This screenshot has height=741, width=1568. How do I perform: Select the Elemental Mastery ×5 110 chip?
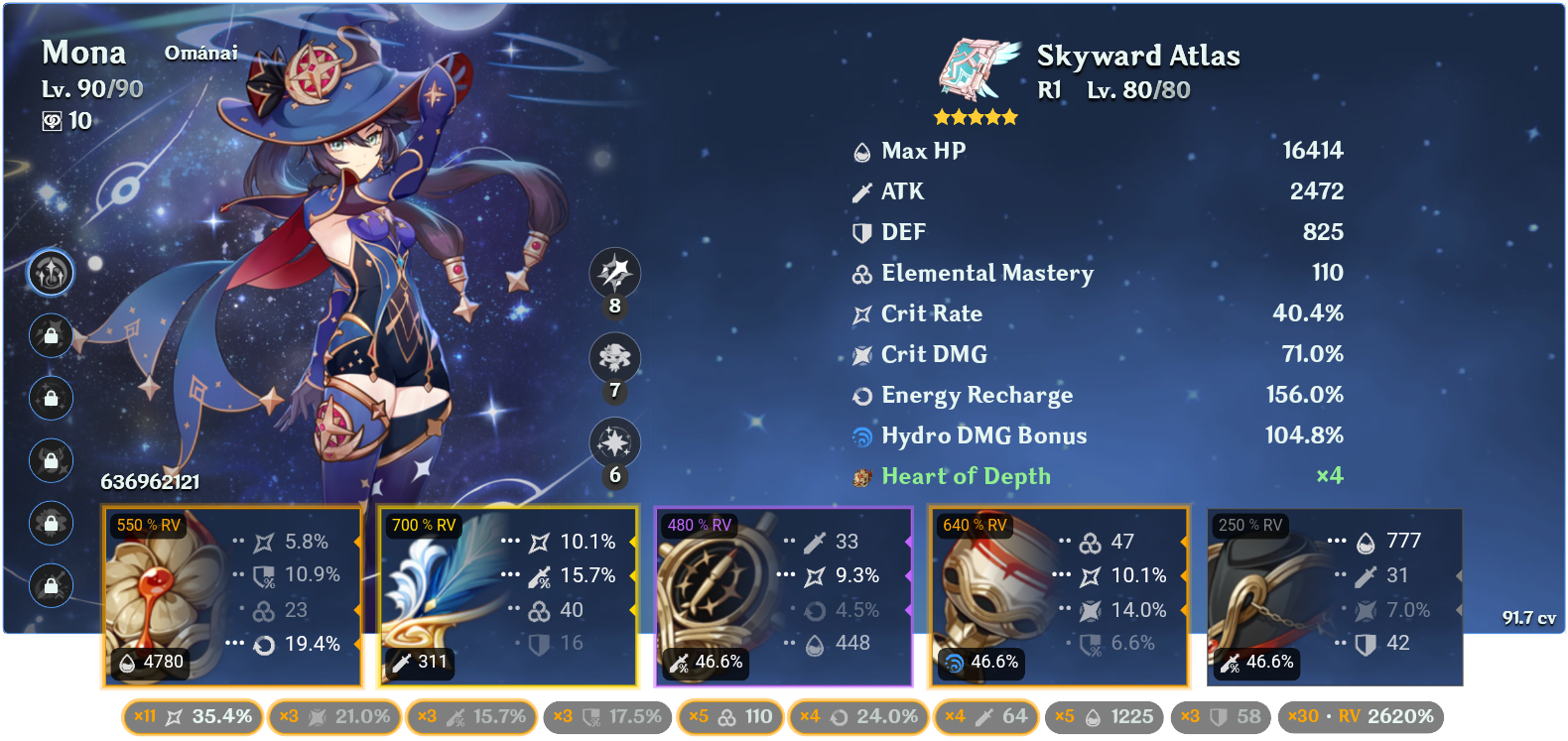pos(729,716)
